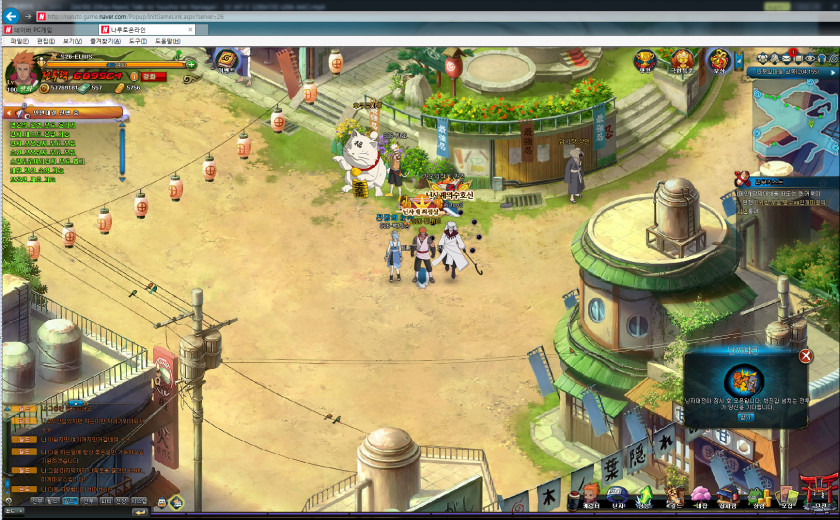The width and height of the screenshot is (840, 520).
Task: Click the browser back button
Action: (x=11, y=16)
